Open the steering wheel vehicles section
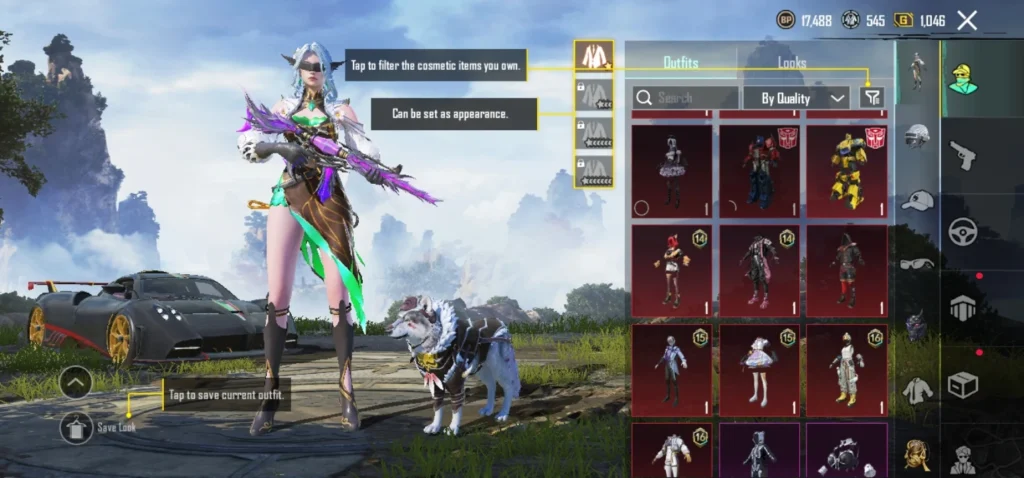 tap(963, 231)
